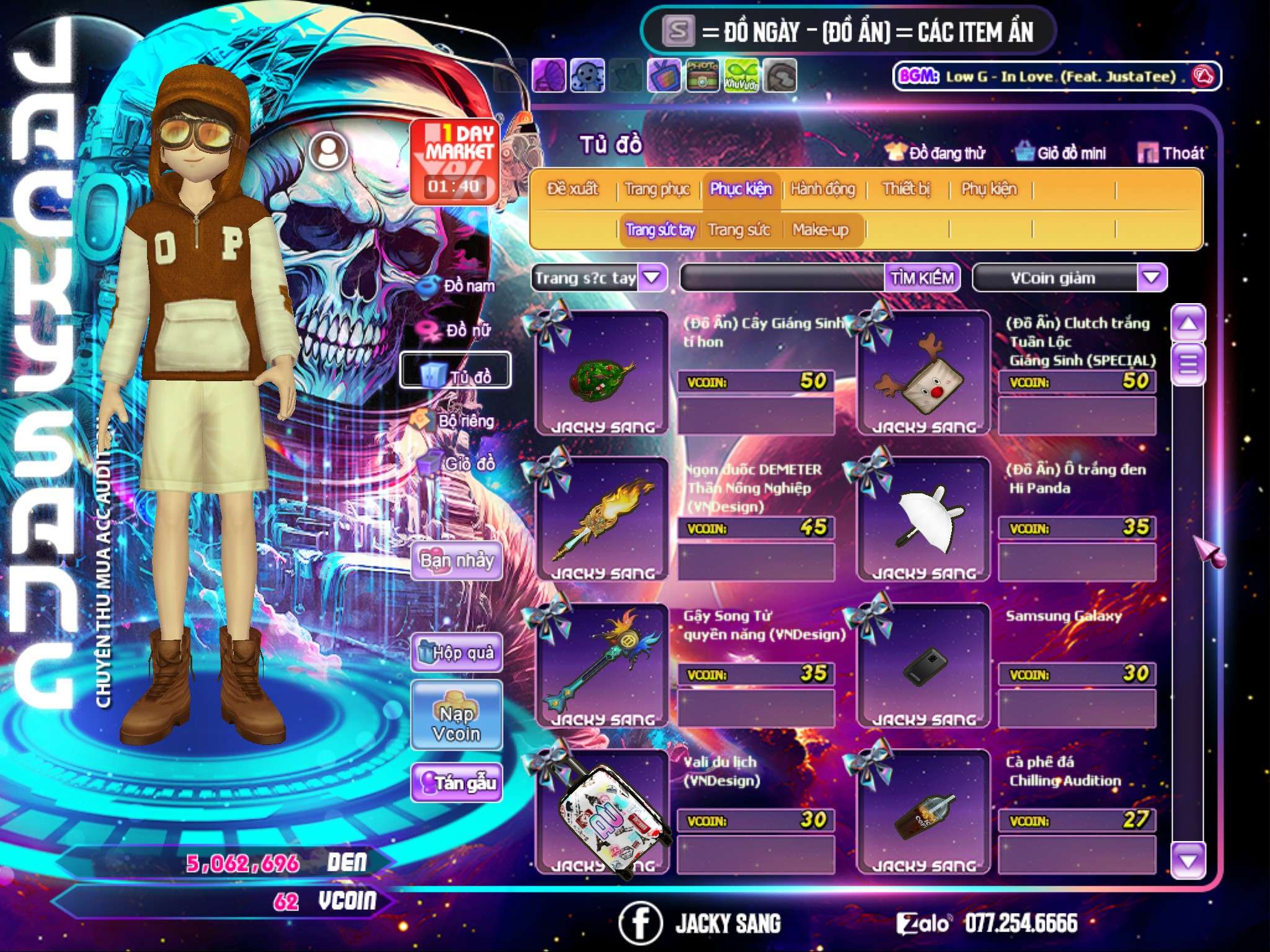Open the Thiết bị tab
The image size is (1270, 952).
(906, 188)
